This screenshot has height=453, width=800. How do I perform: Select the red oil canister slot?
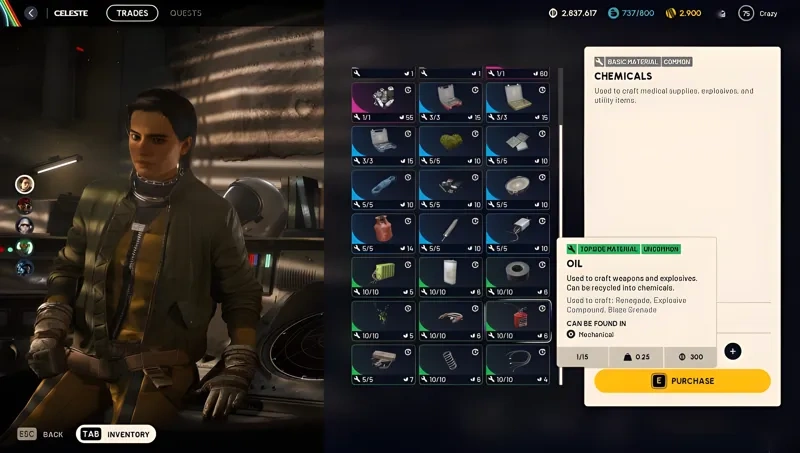pyautogui.click(x=517, y=321)
